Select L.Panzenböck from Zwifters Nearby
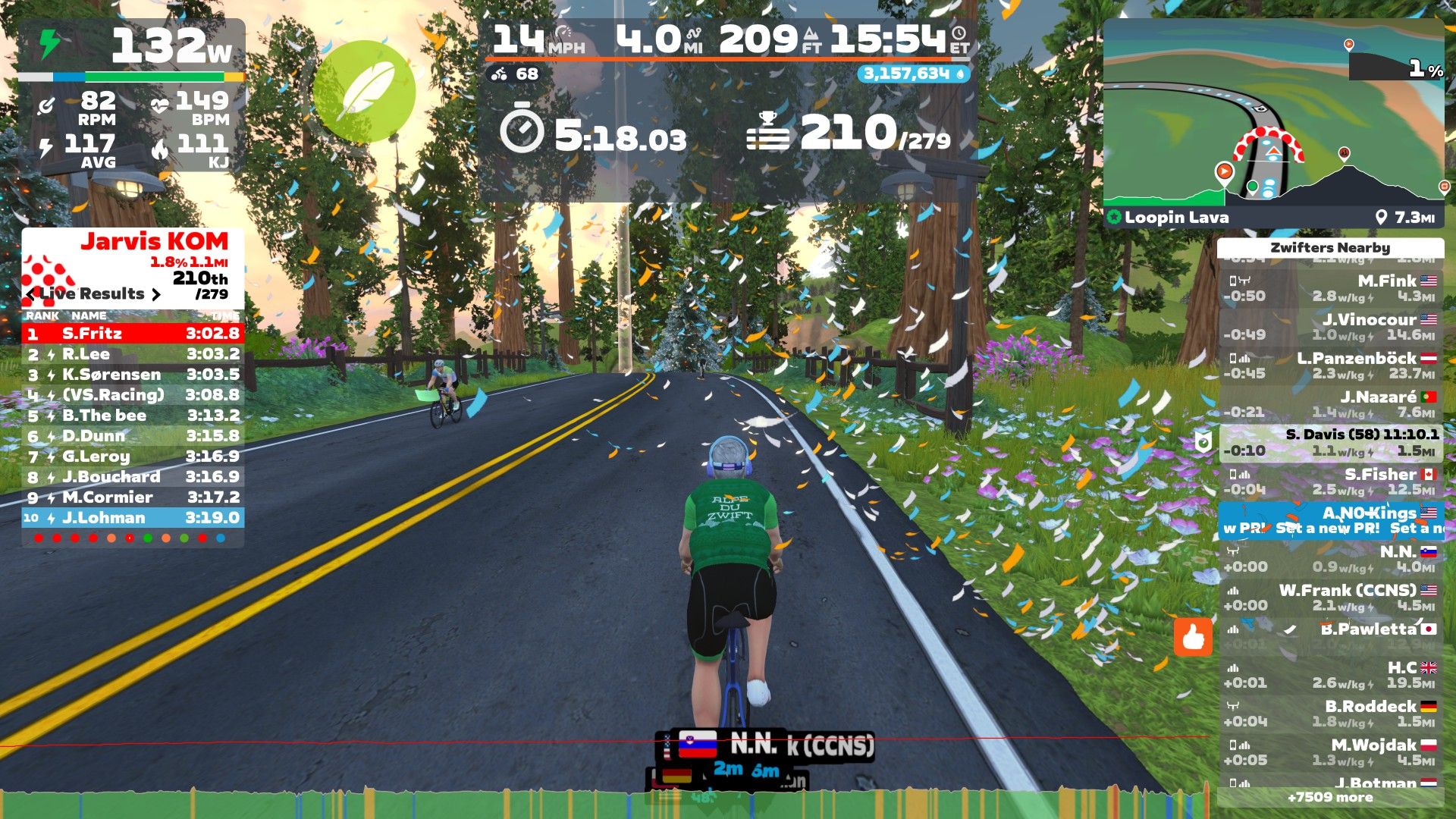This screenshot has width=1456, height=819. pyautogui.click(x=1331, y=366)
